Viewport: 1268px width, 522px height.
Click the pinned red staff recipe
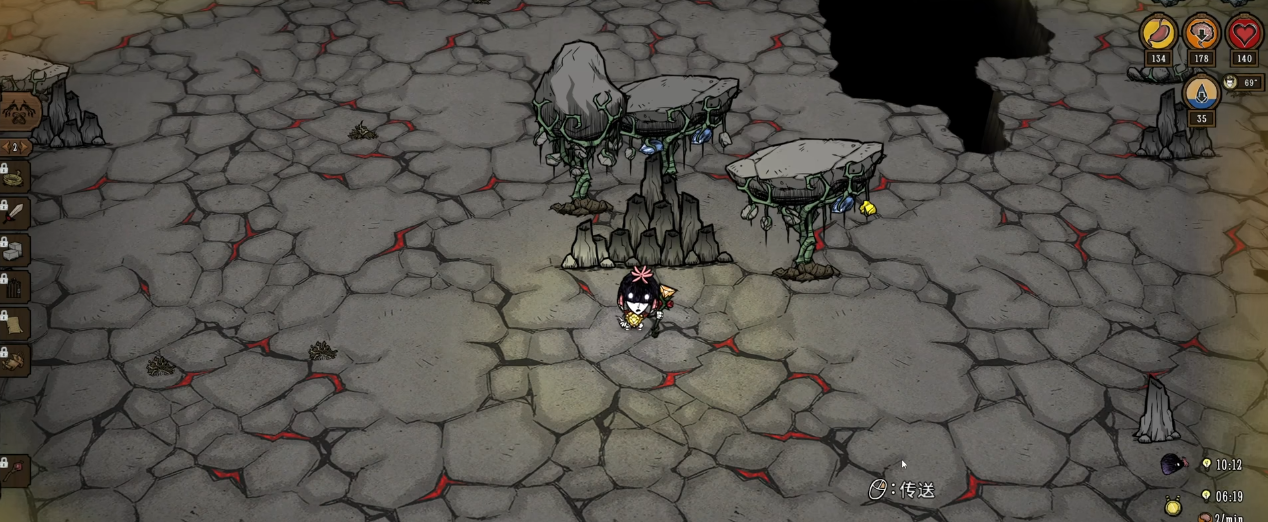(x=14, y=470)
